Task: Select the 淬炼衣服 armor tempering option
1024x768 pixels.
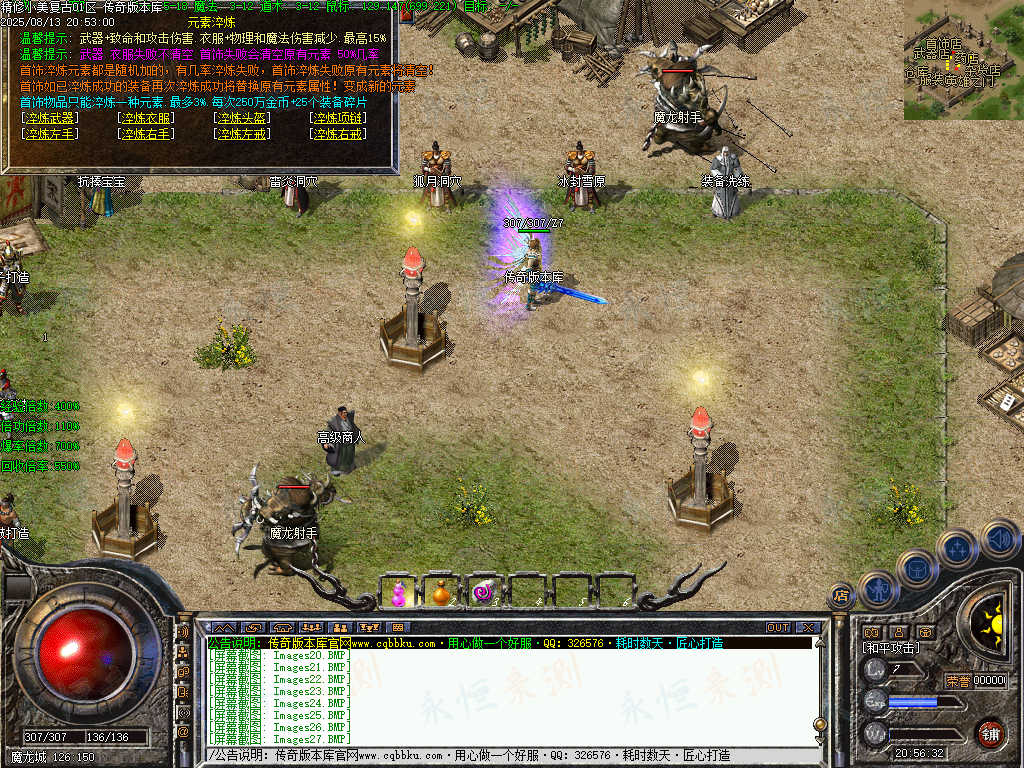Action: click(146, 118)
